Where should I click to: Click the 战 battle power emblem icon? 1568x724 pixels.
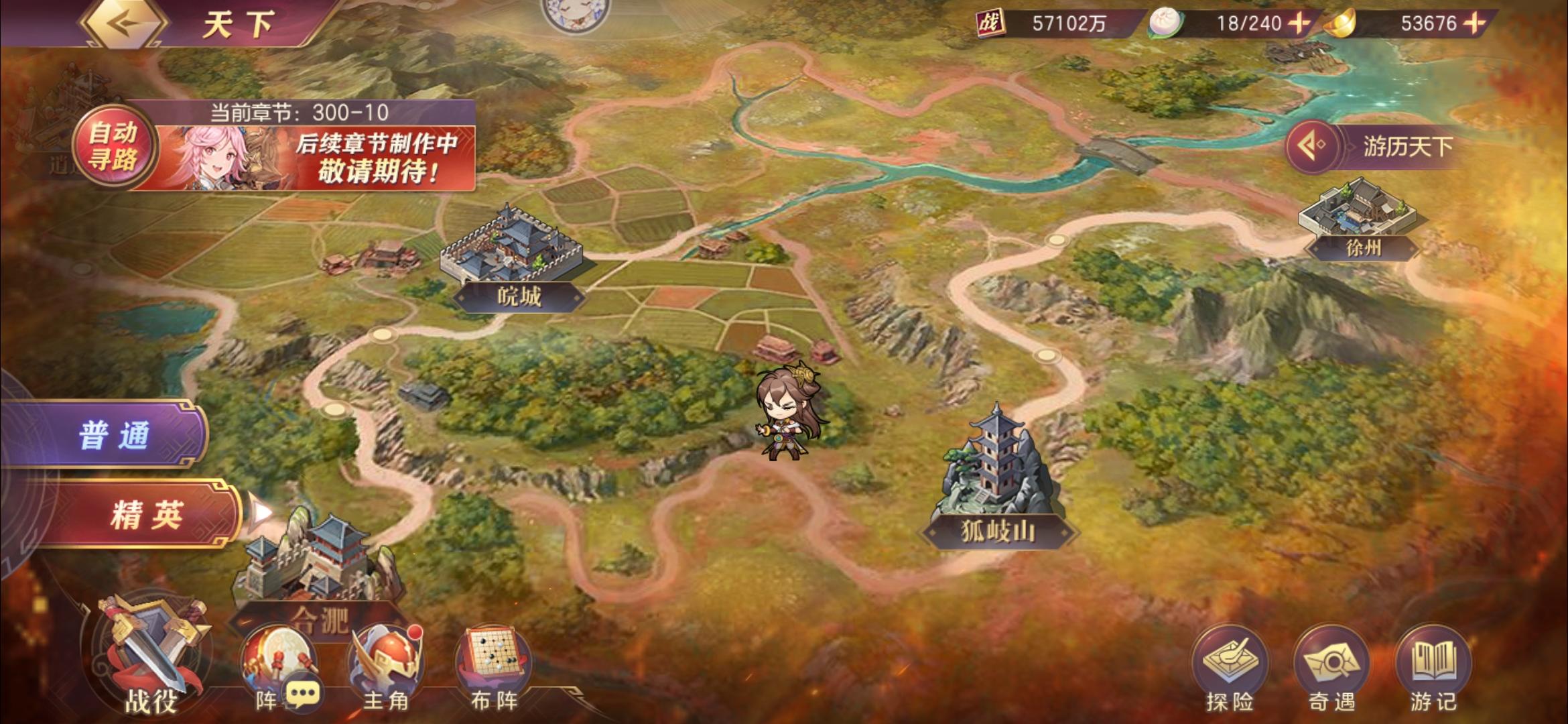[992, 22]
